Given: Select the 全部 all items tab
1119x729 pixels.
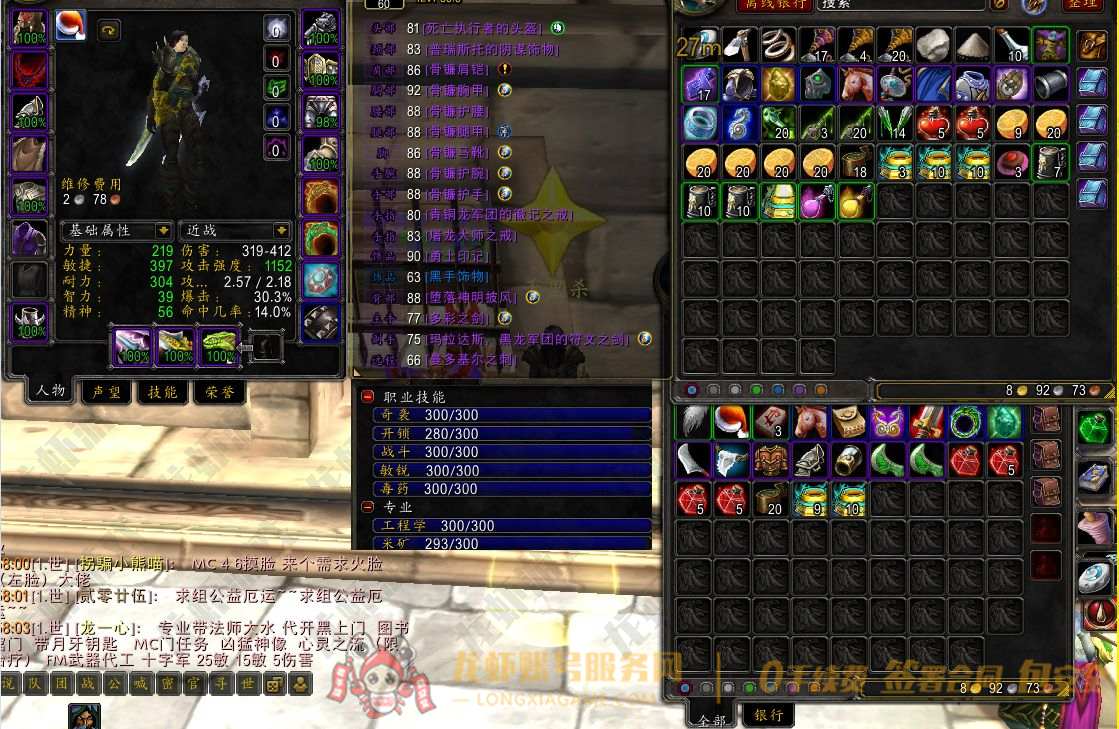Looking at the screenshot, I should (x=711, y=716).
